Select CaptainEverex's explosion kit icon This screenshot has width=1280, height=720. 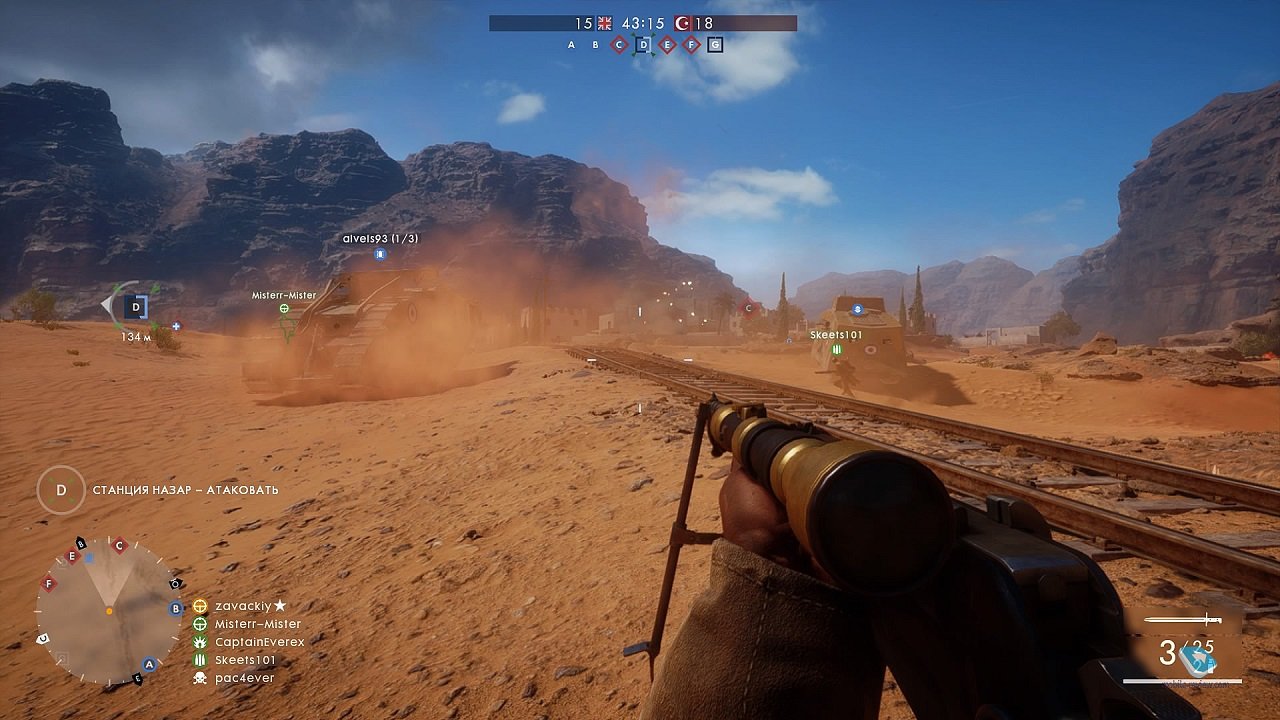(200, 642)
